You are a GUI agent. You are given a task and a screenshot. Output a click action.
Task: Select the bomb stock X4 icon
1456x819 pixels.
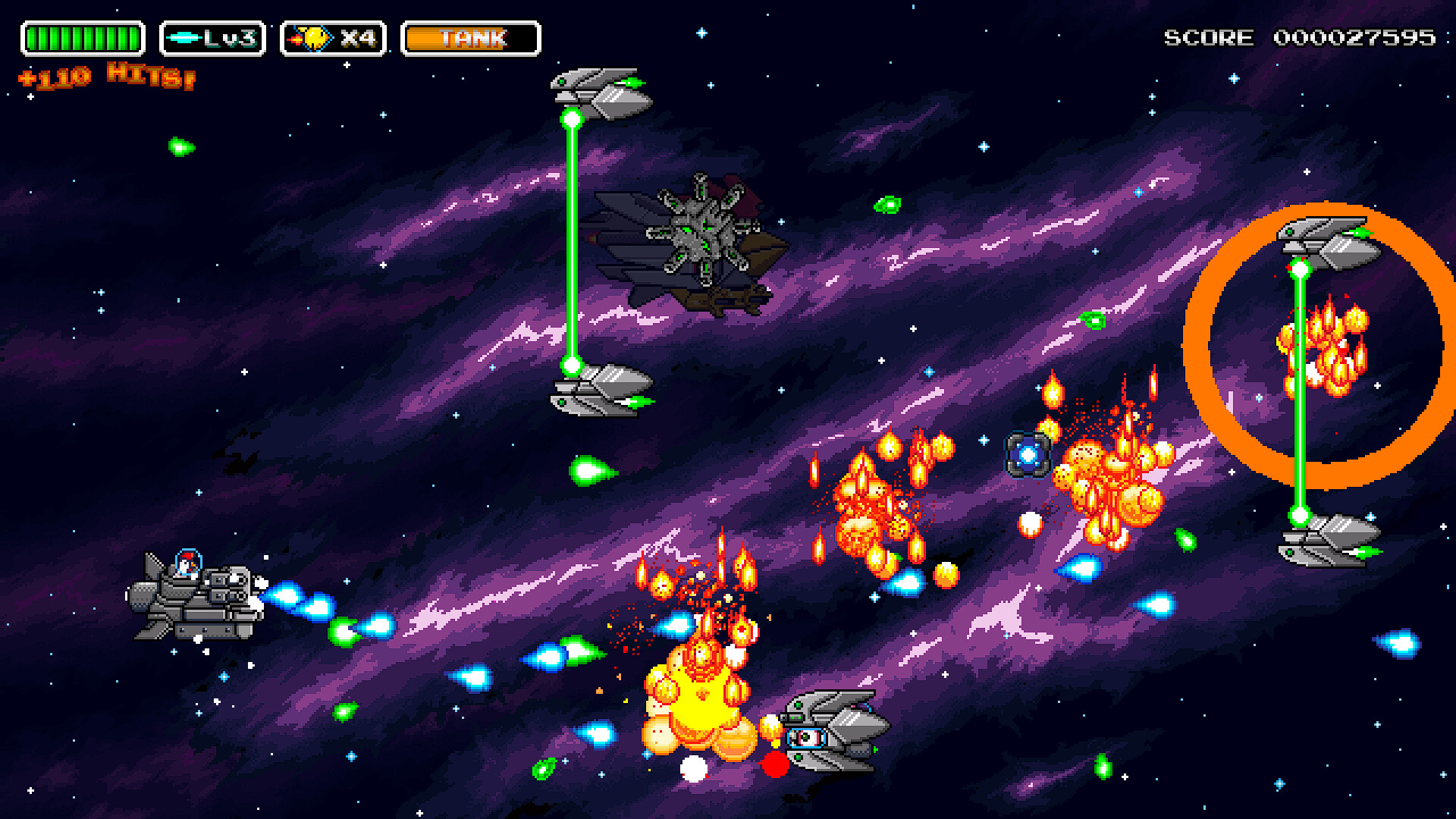[334, 39]
